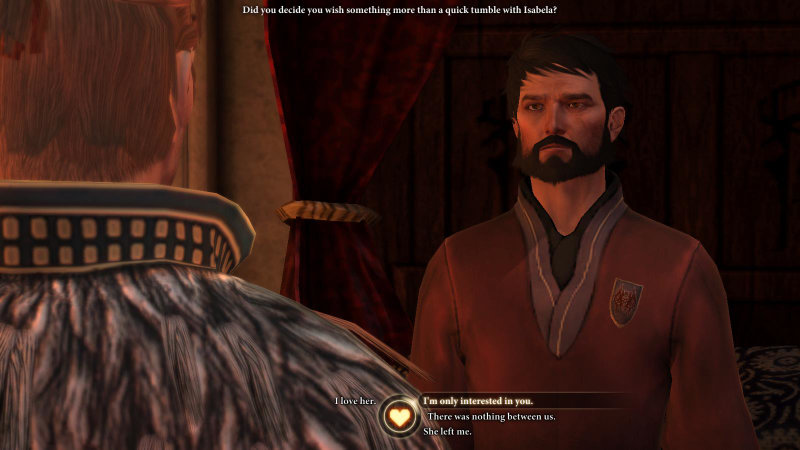Select the response "I love her."
800x450 pixels.
355,401
